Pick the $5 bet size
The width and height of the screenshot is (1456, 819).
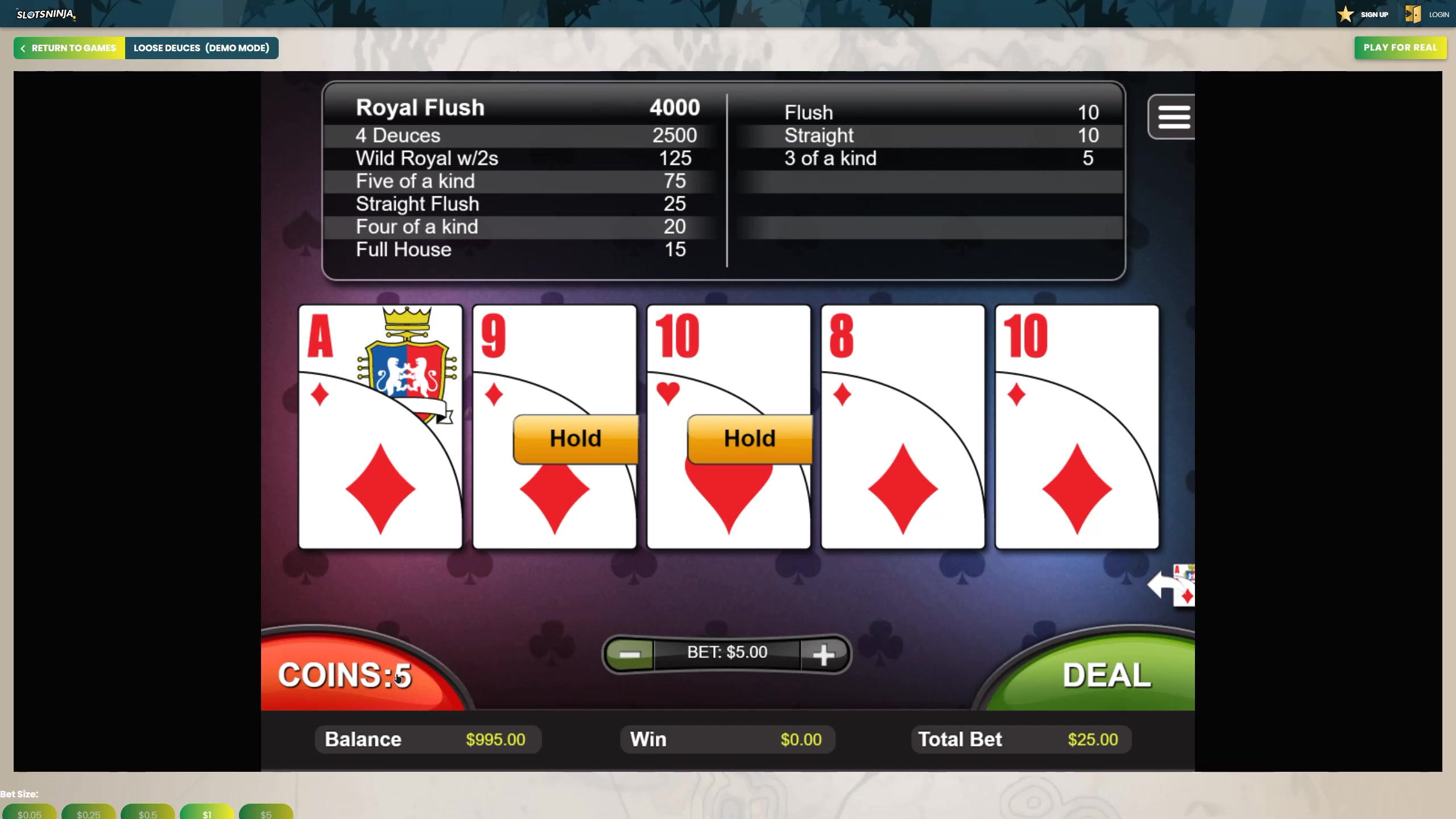[266, 813]
